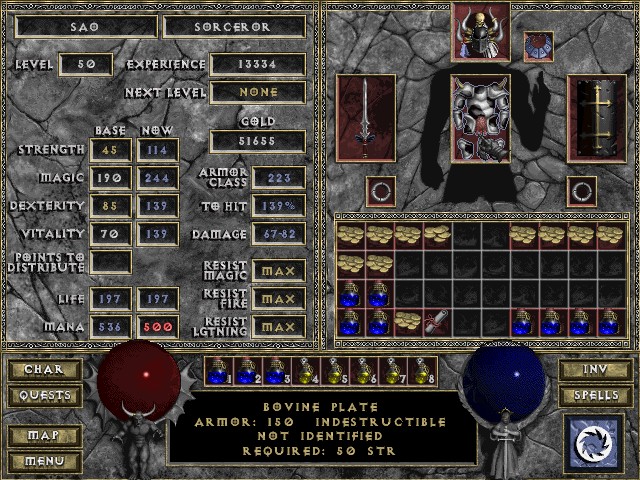Choose the ring slot below the shield

(582, 190)
